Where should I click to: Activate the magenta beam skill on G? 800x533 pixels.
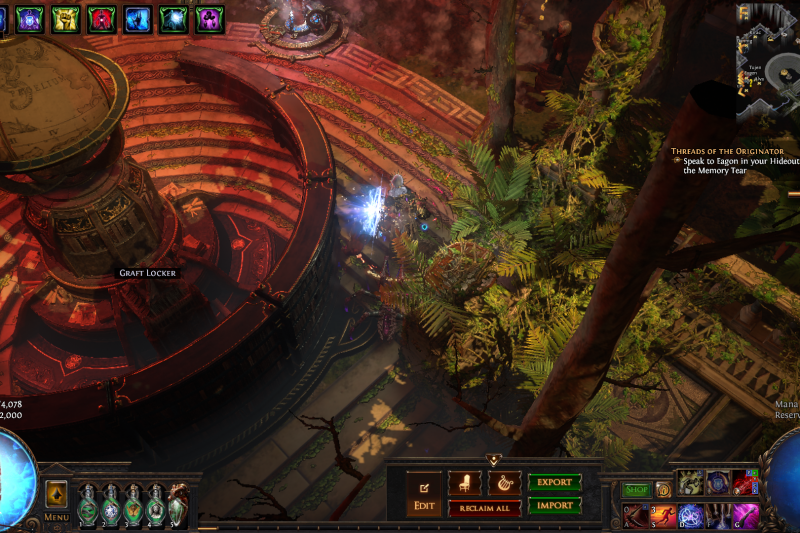(x=746, y=516)
